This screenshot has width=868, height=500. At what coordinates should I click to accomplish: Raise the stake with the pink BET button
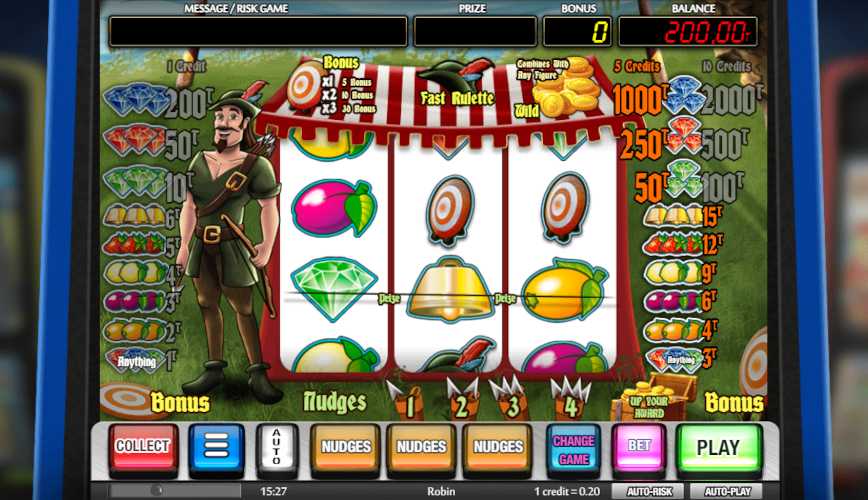point(639,448)
